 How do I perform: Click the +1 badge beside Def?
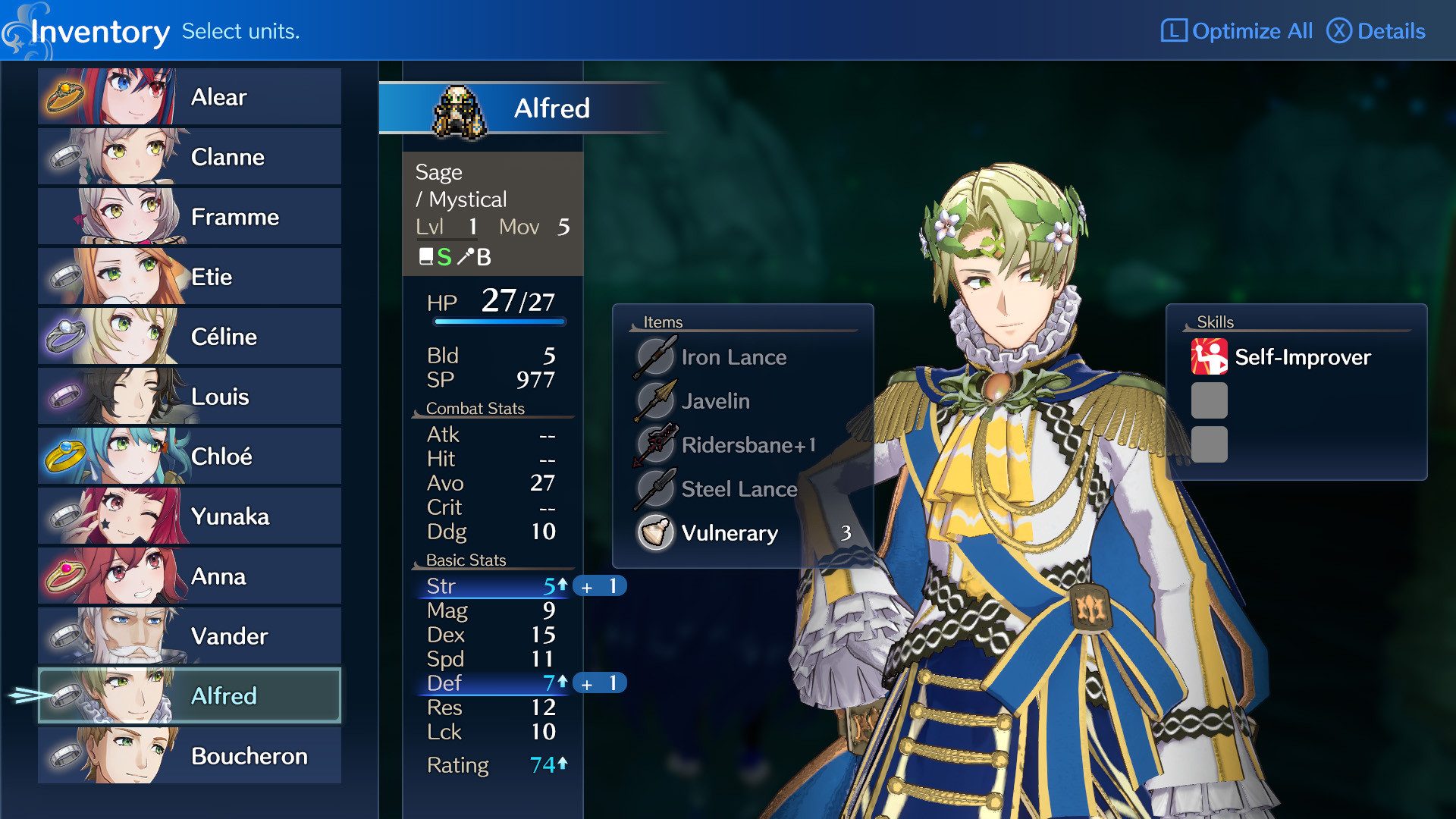point(600,682)
